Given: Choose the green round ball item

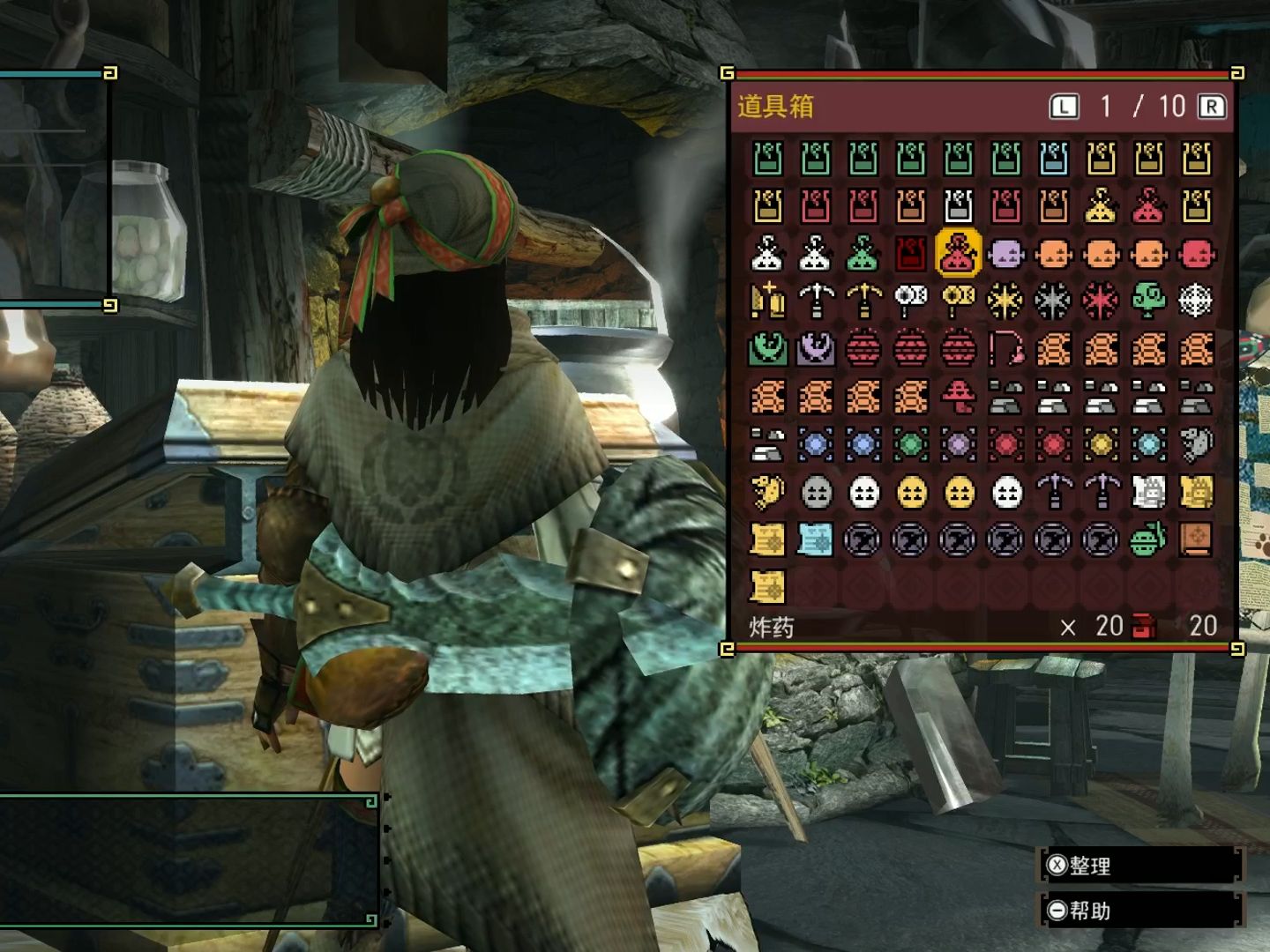Looking at the screenshot, I should coord(1148,539).
